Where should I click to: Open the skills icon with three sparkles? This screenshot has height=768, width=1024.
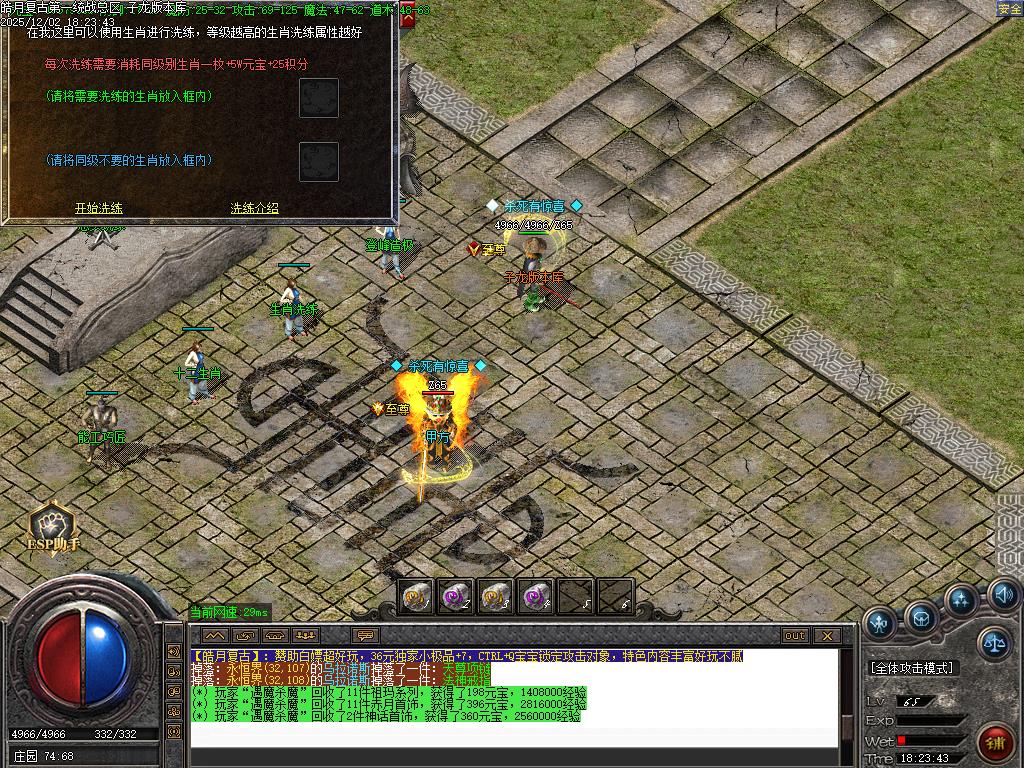961,600
